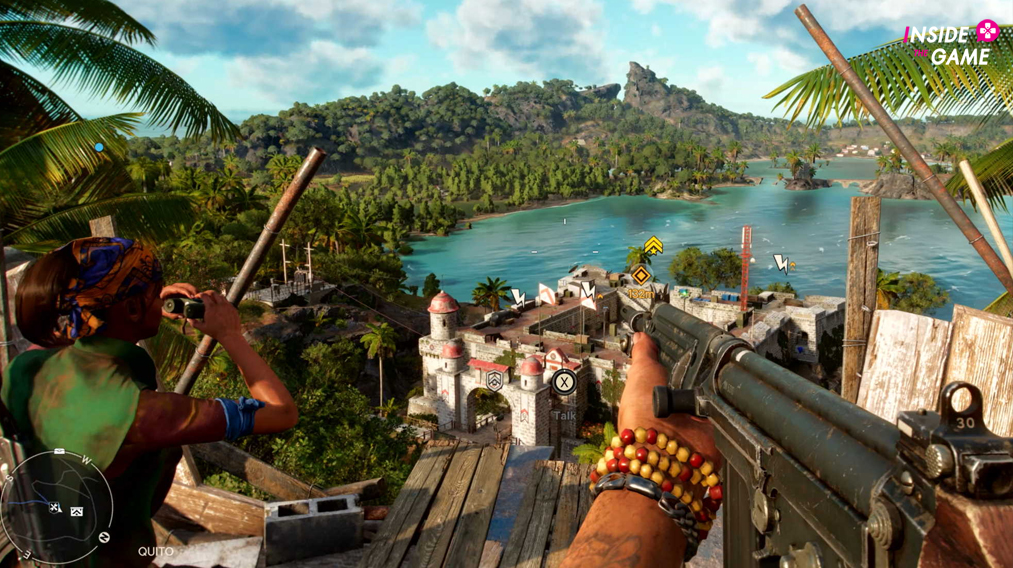Click the north compass indicator on minimap
The image size is (1013, 568).
tap(104, 537)
